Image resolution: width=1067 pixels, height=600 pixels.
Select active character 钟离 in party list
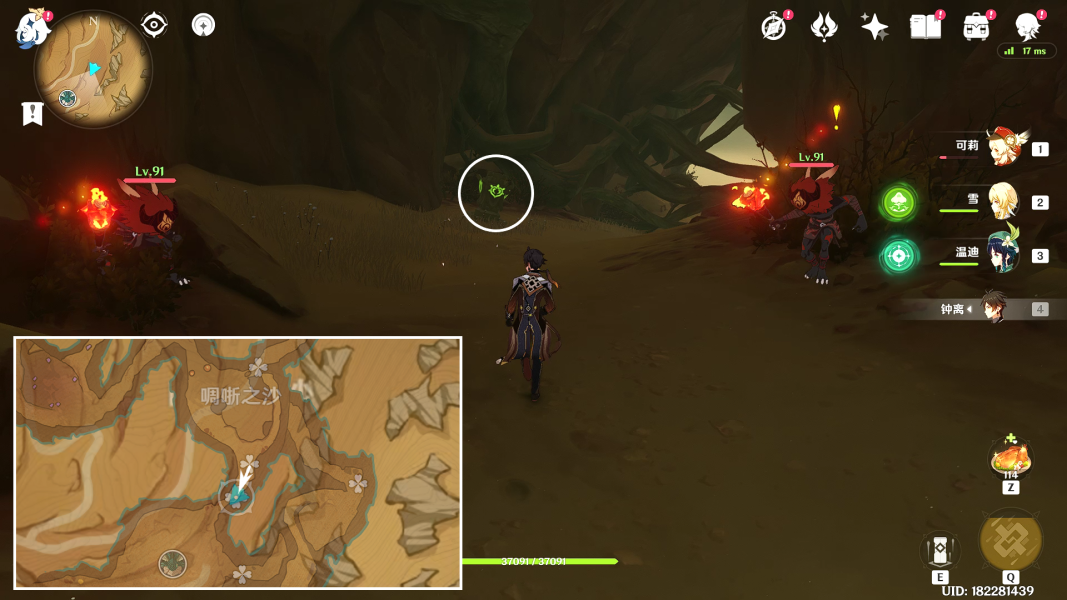[994, 308]
